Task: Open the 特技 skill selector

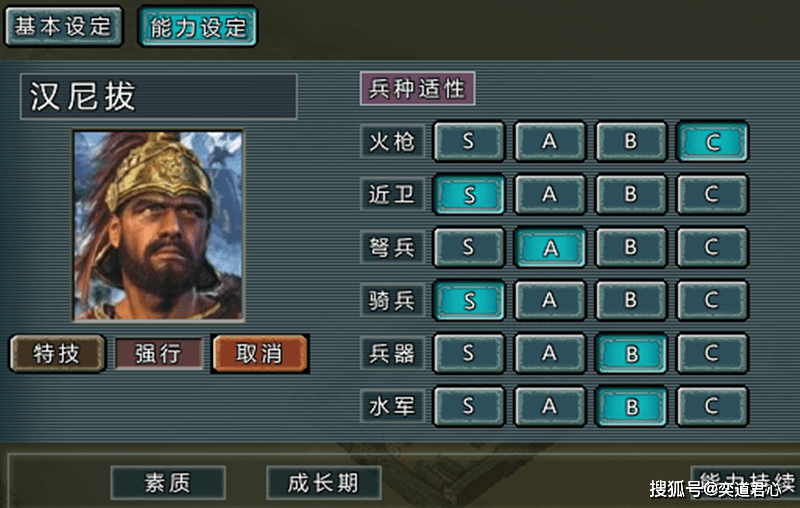Action: coord(57,353)
